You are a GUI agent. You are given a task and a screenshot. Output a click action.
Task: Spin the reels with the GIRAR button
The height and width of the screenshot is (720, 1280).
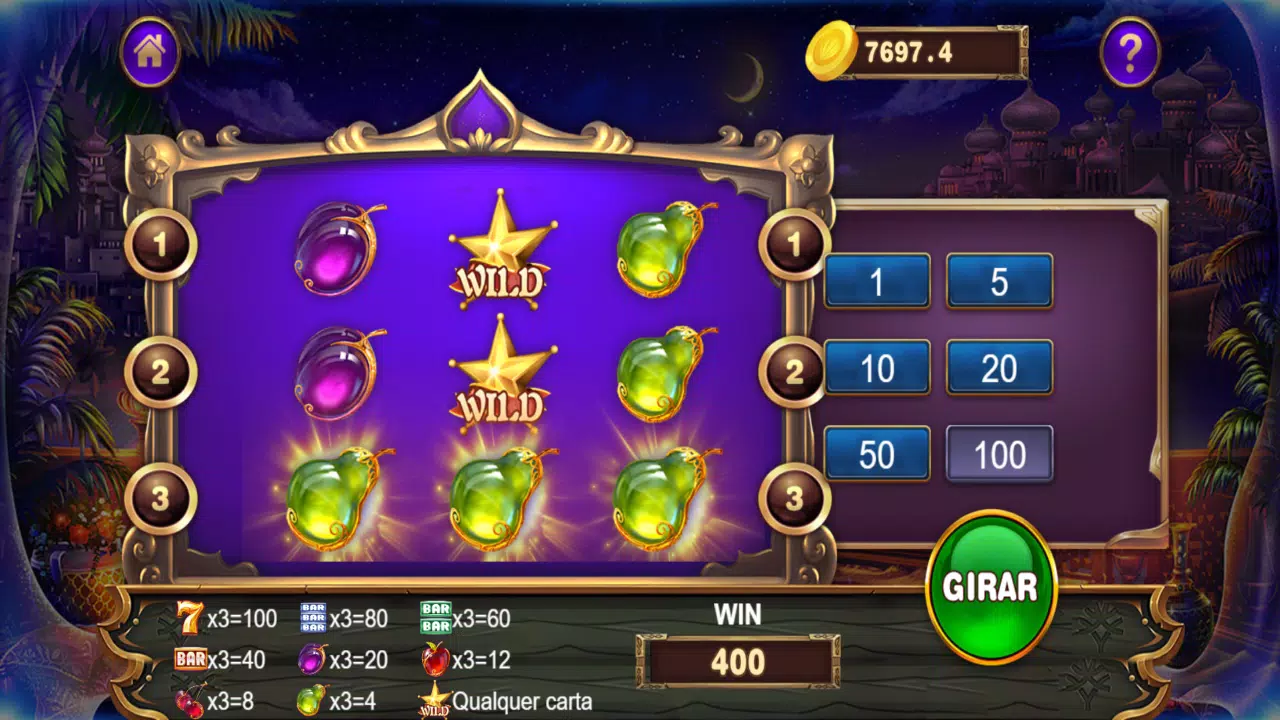991,587
